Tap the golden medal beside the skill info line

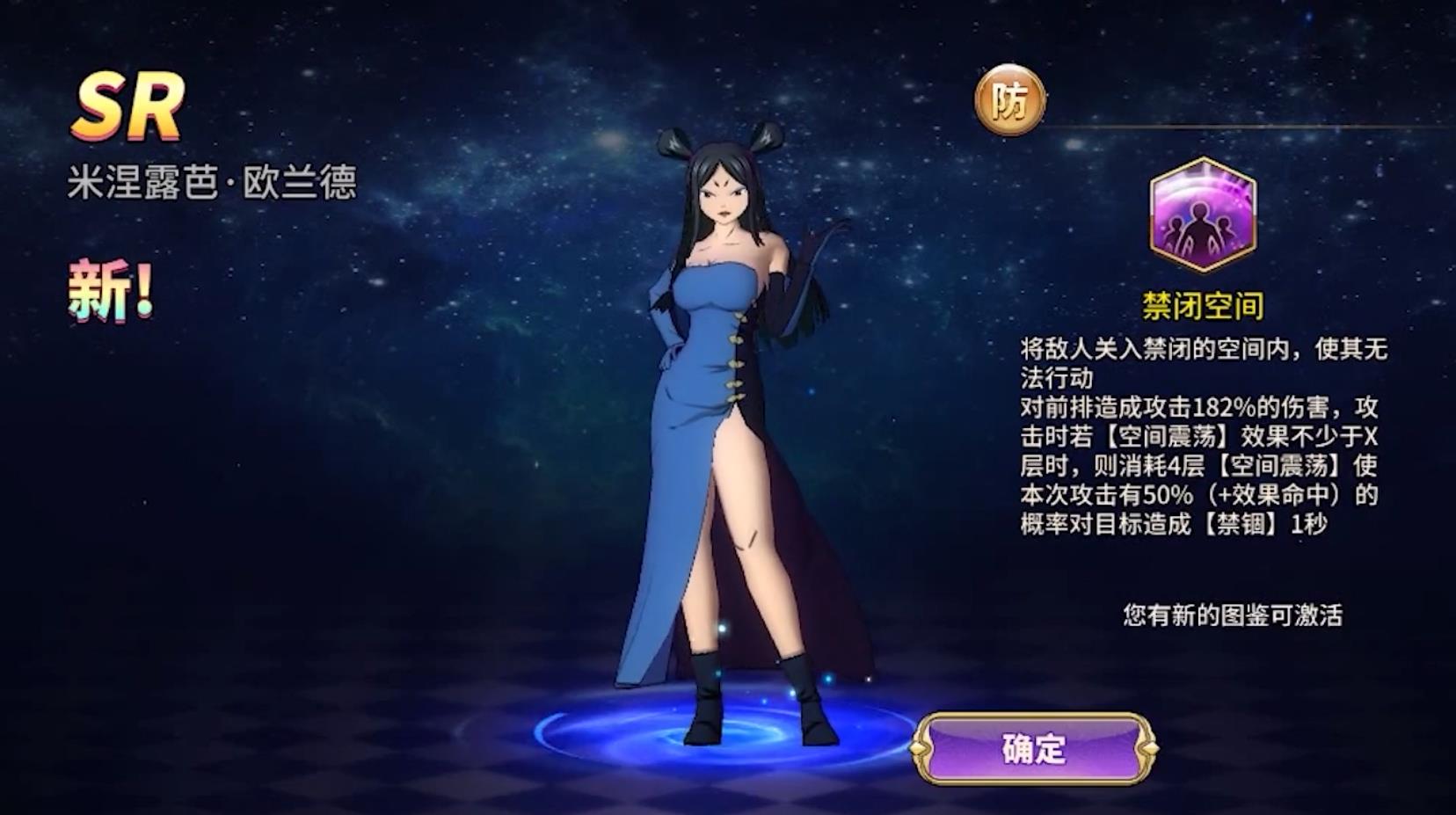tap(1009, 99)
